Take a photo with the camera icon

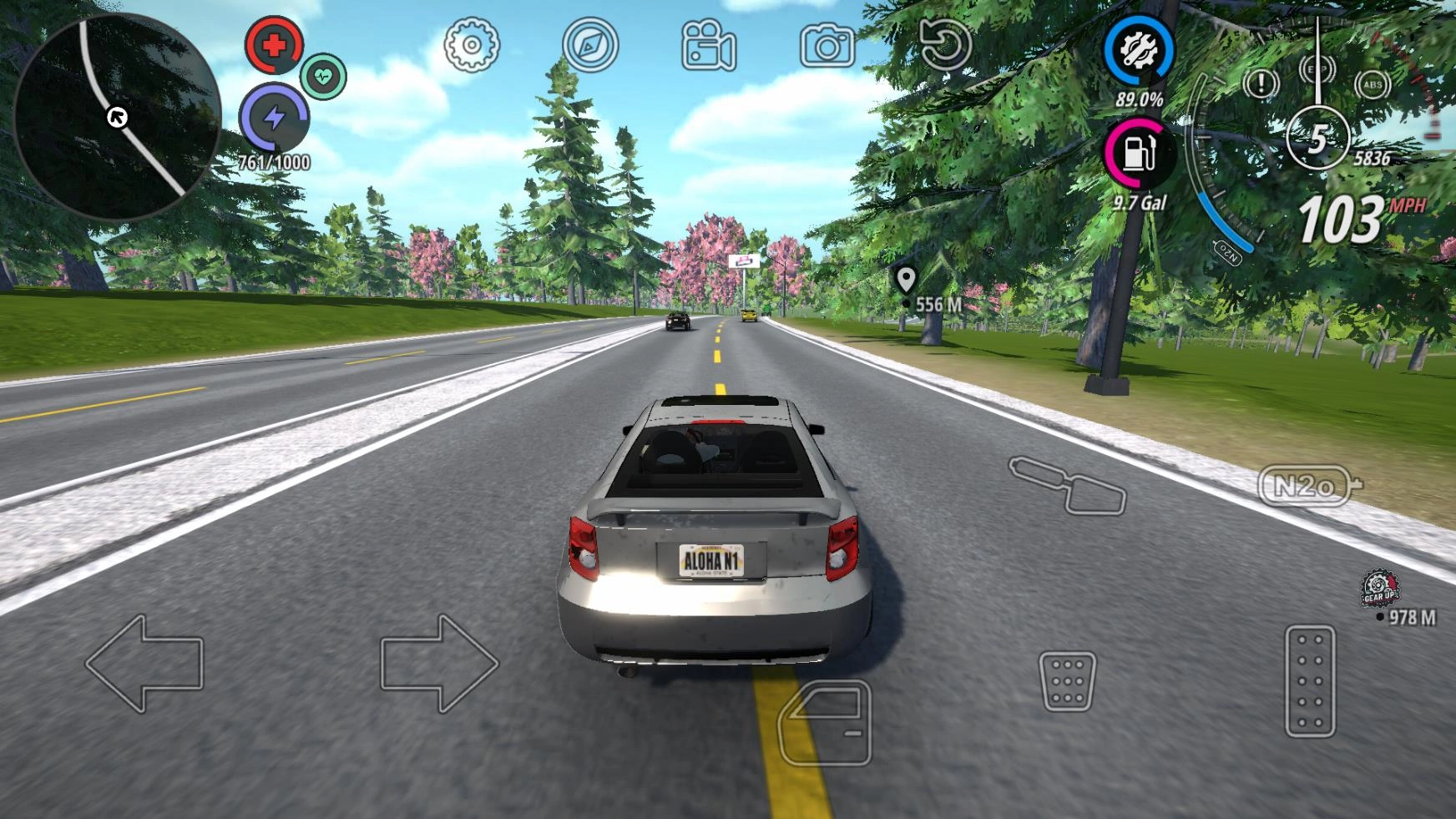(x=827, y=46)
